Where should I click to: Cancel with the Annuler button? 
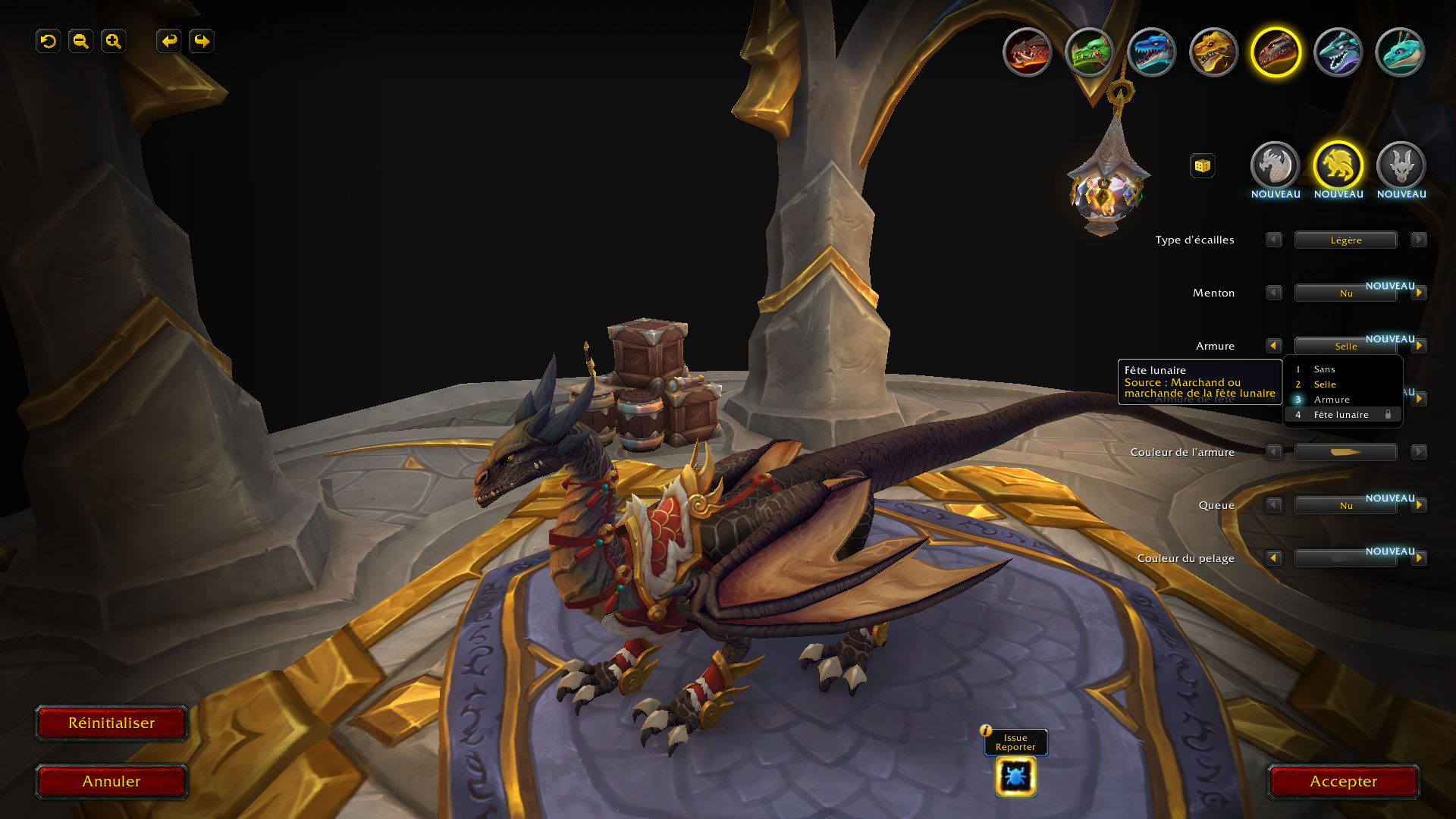point(111,781)
